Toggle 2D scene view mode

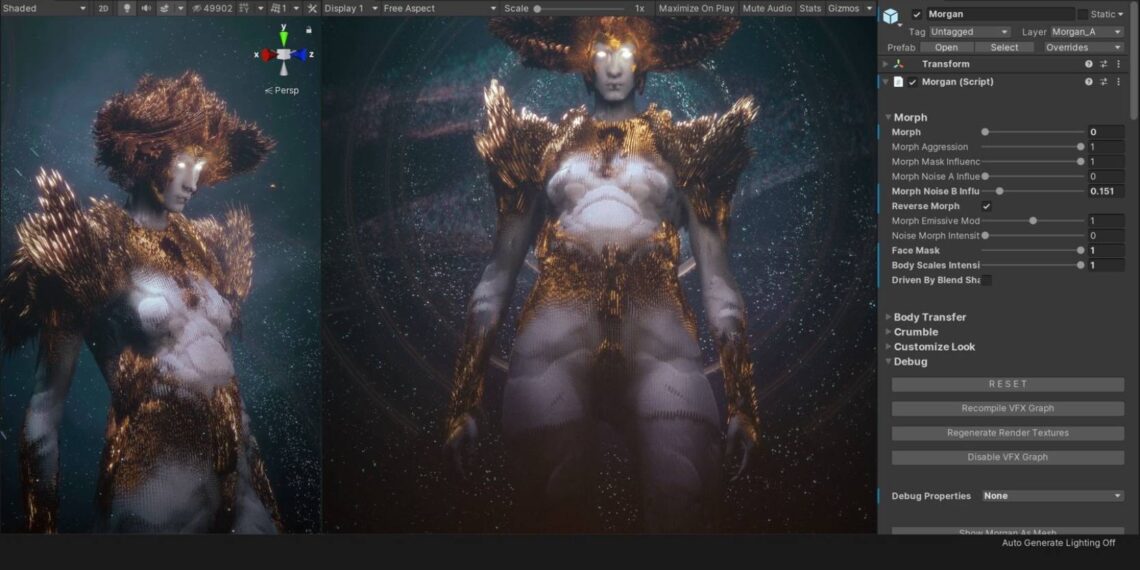tap(104, 8)
